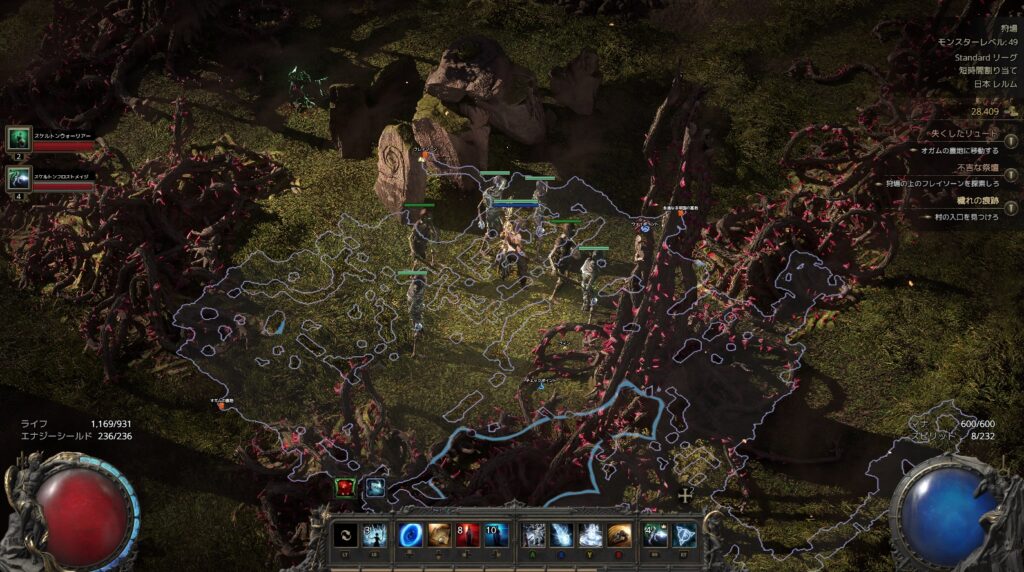Activate the red skill showing number 8
The width and height of the screenshot is (1024, 572).
coord(467,535)
